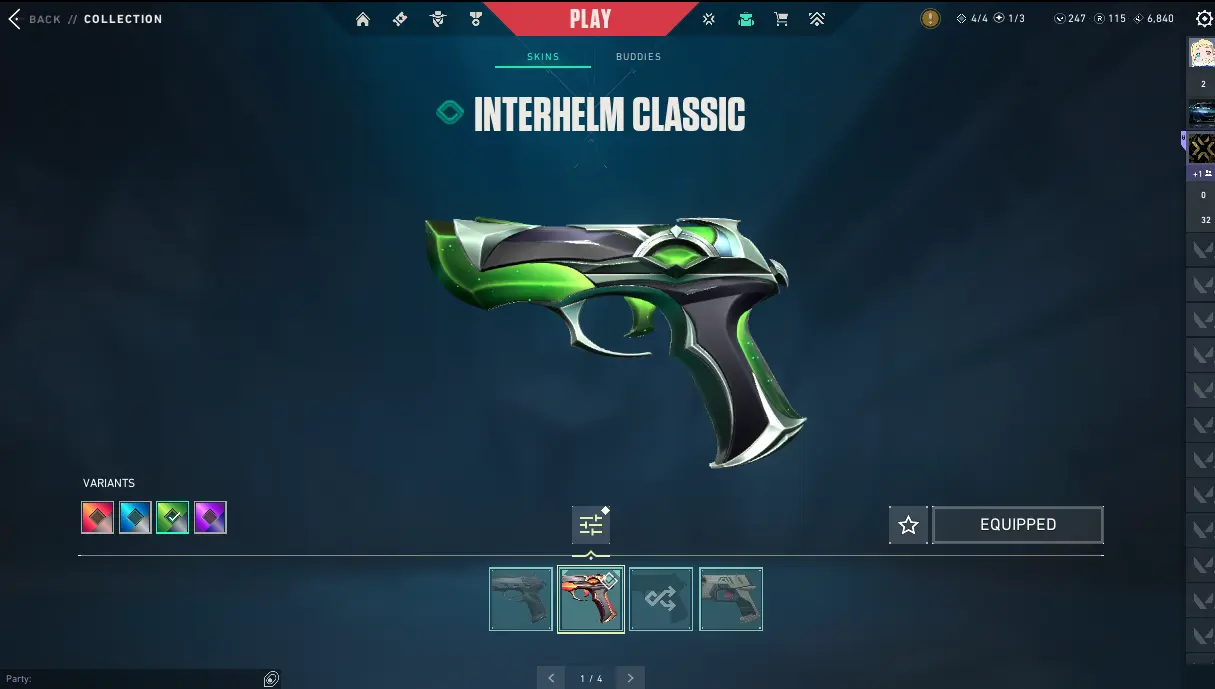Click the gold exclamation alert icon
The image size is (1215, 689).
(x=930, y=18)
